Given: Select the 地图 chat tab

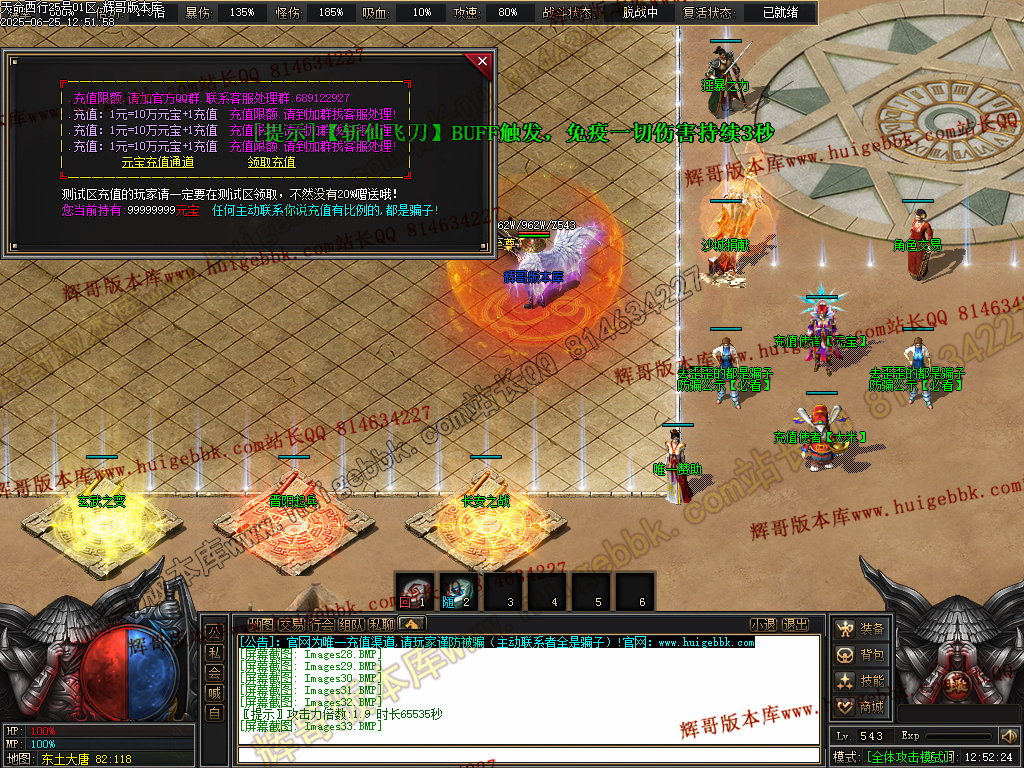Looking at the screenshot, I should (x=260, y=625).
